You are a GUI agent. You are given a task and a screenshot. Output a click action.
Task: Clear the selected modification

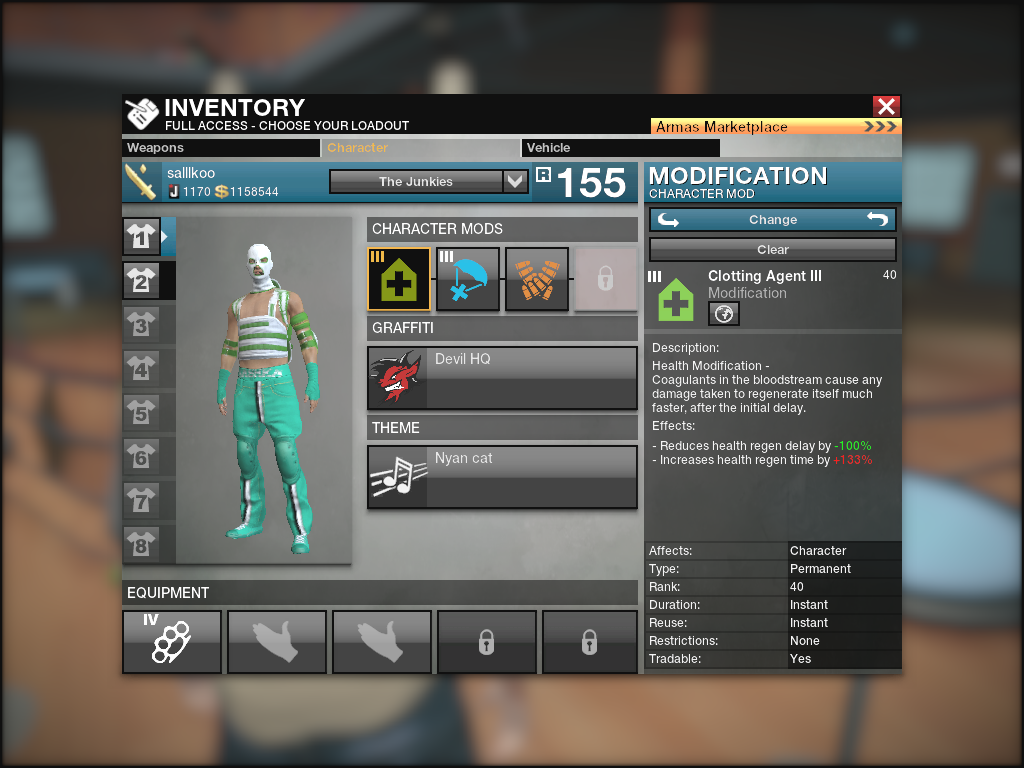pyautogui.click(x=773, y=250)
